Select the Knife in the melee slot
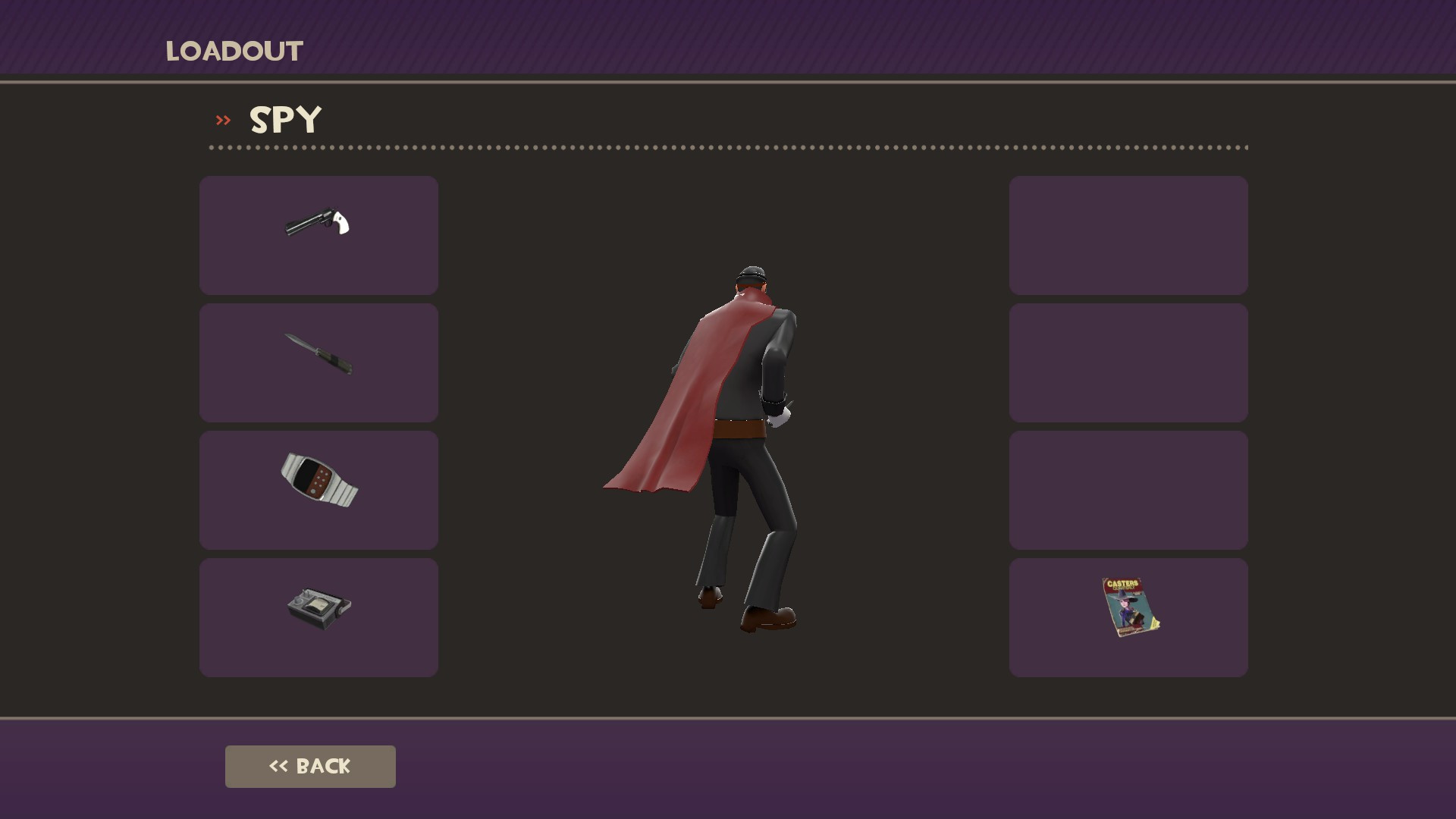Viewport: 1456px width, 819px height. [x=318, y=362]
